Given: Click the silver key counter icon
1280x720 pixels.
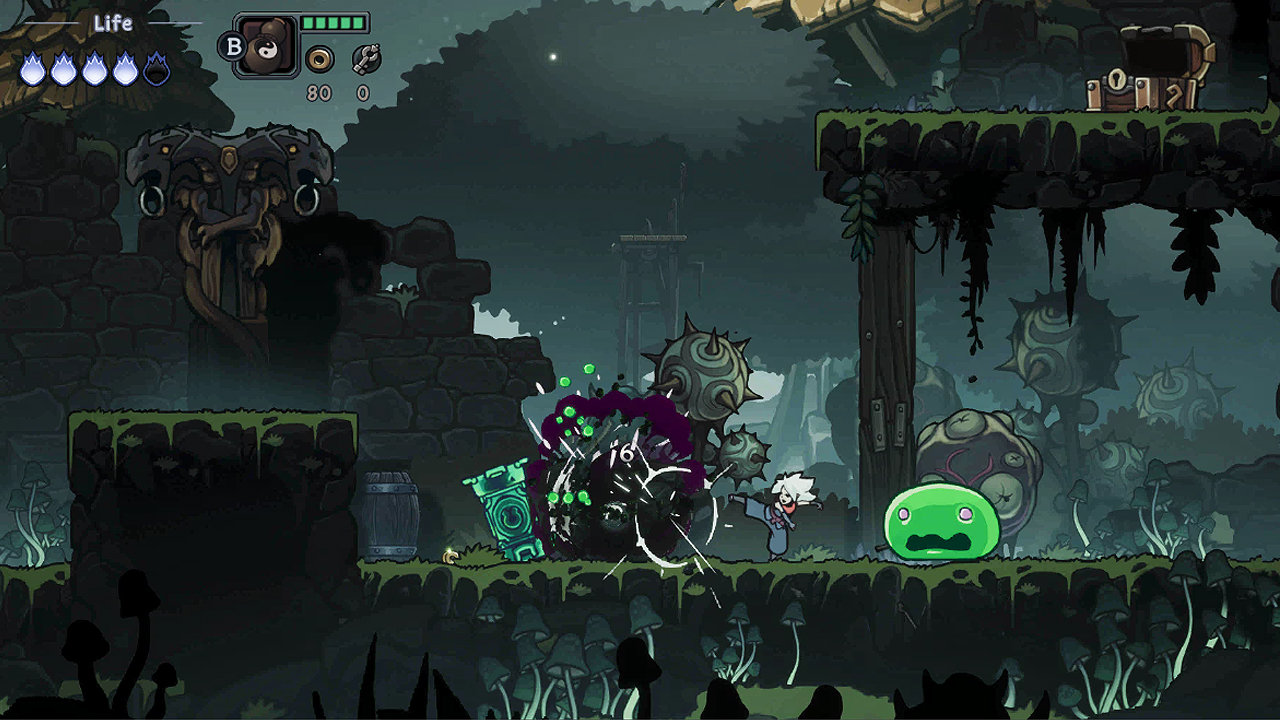Looking at the screenshot, I should (366, 59).
